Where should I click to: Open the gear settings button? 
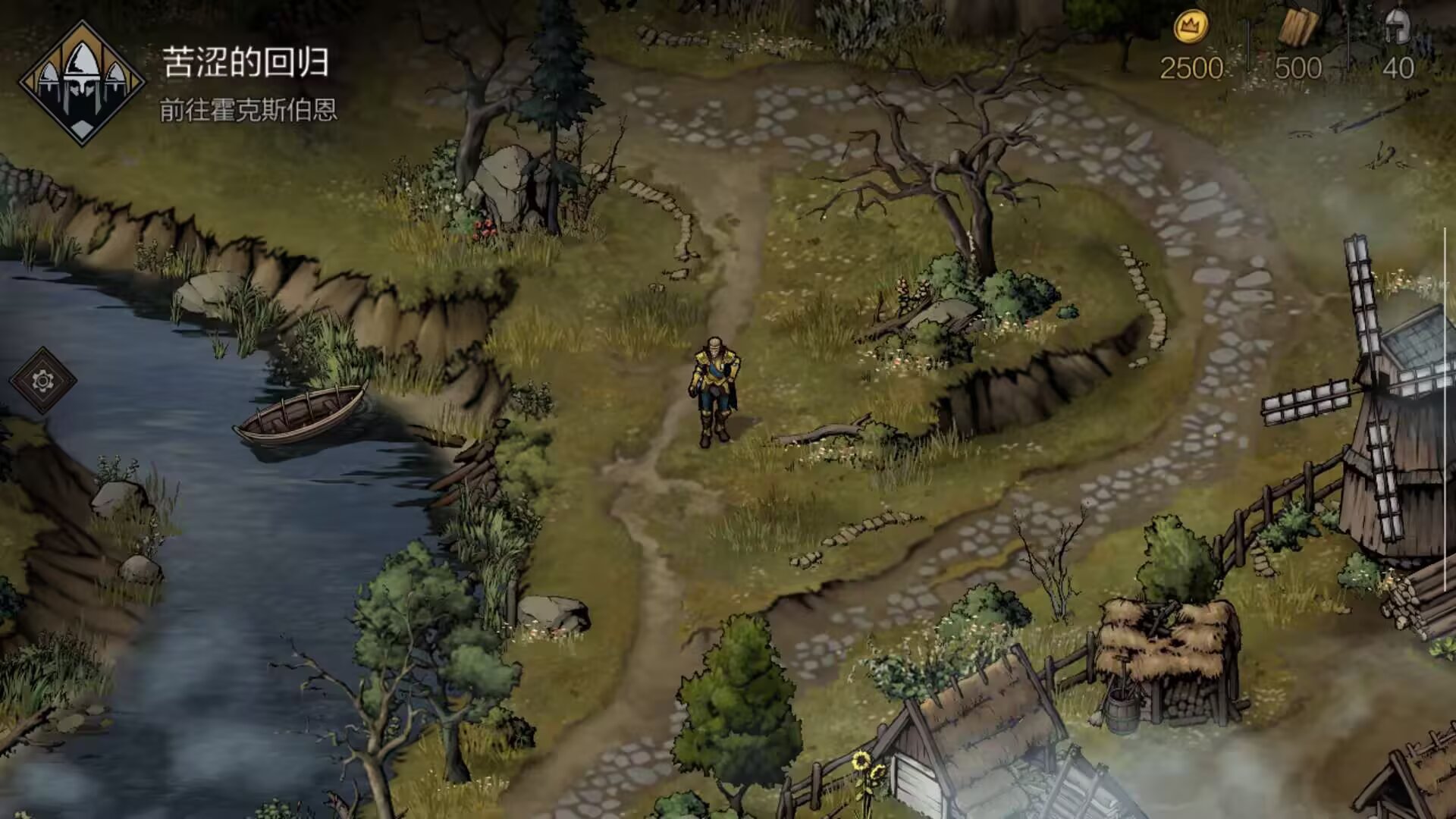pos(43,380)
